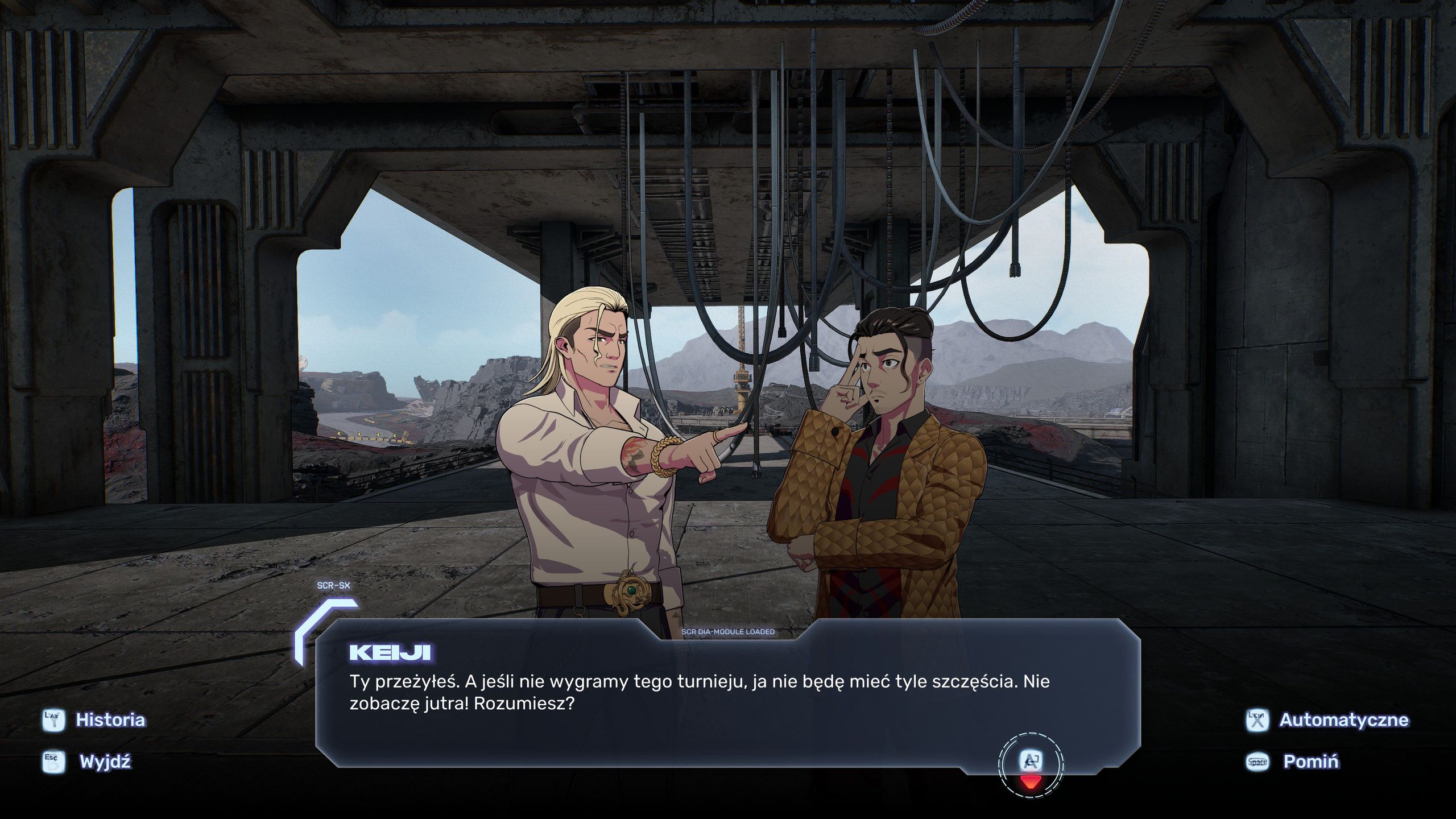Image resolution: width=1456 pixels, height=819 pixels.
Task: Select the Wyjdź exit option
Action: (x=105, y=762)
